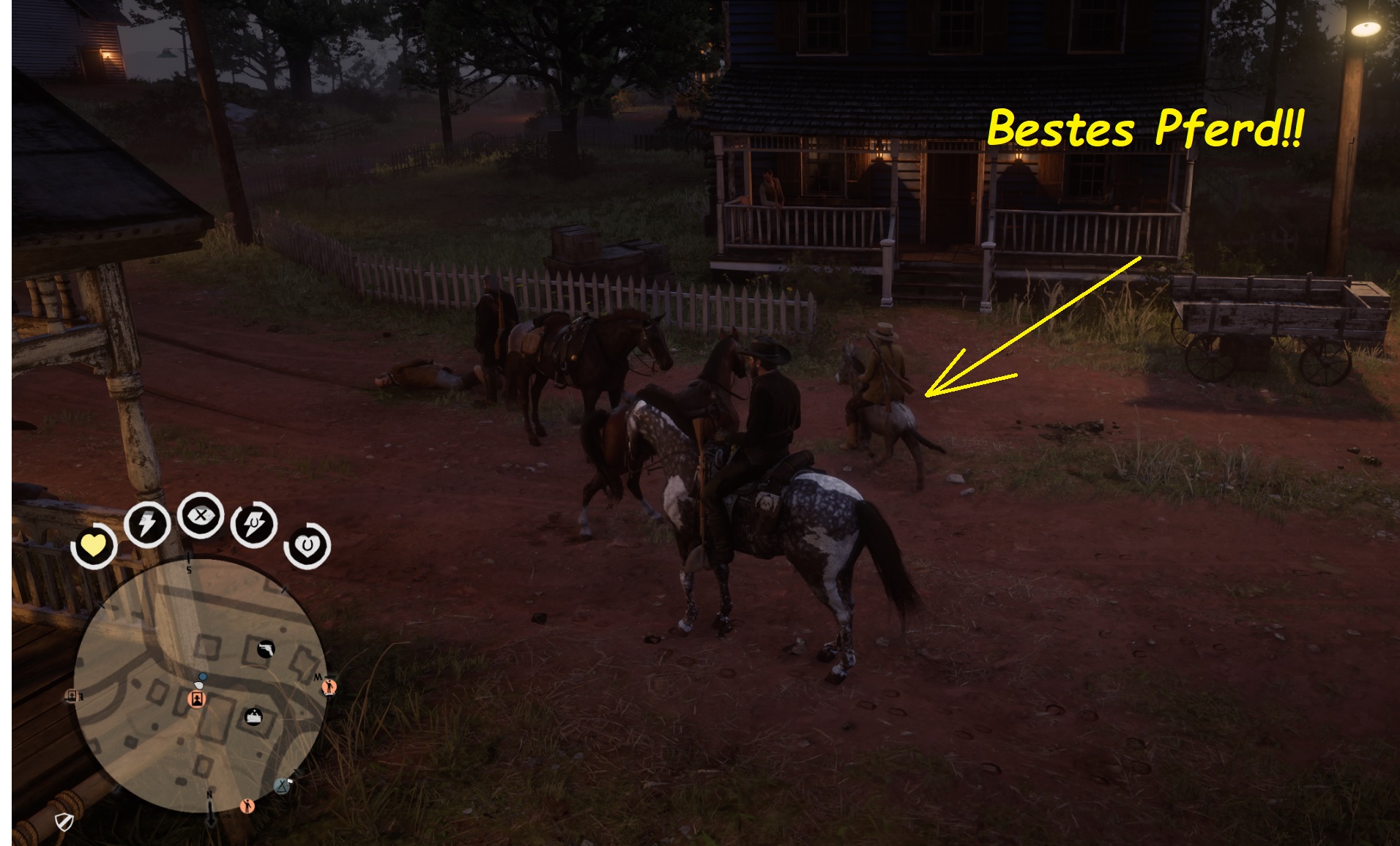Click the S compass marker atop the minimap
This screenshot has height=846, width=1400.
tap(188, 569)
